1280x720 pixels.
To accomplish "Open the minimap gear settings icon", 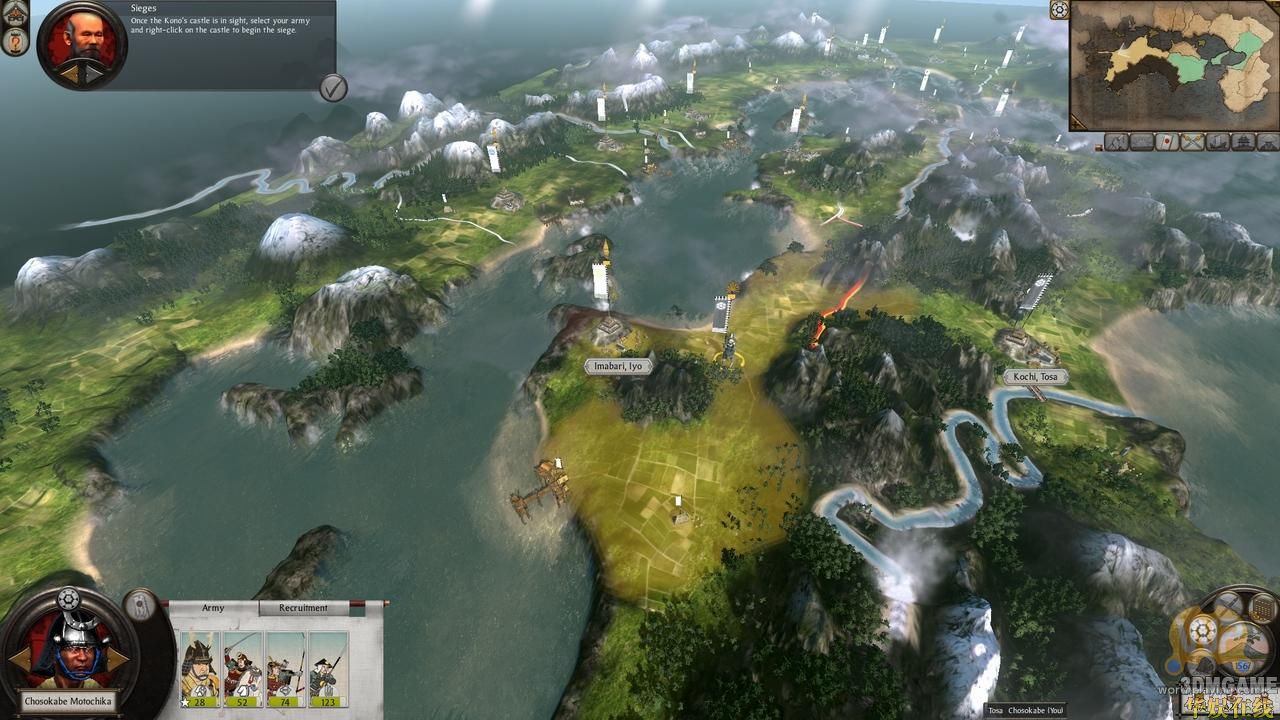I will tap(1060, 10).
